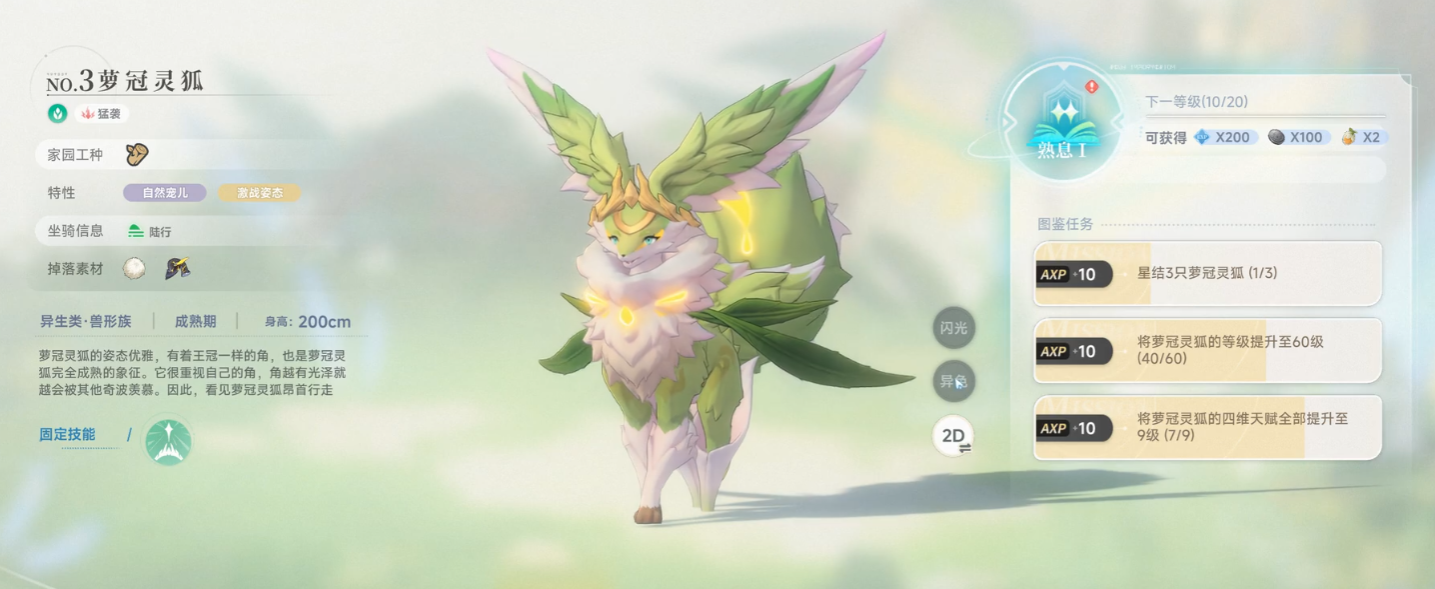Open the 四维天赋 level-9 task row
Image resolution: width=1435 pixels, height=589 pixels.
pyautogui.click(x=1208, y=427)
